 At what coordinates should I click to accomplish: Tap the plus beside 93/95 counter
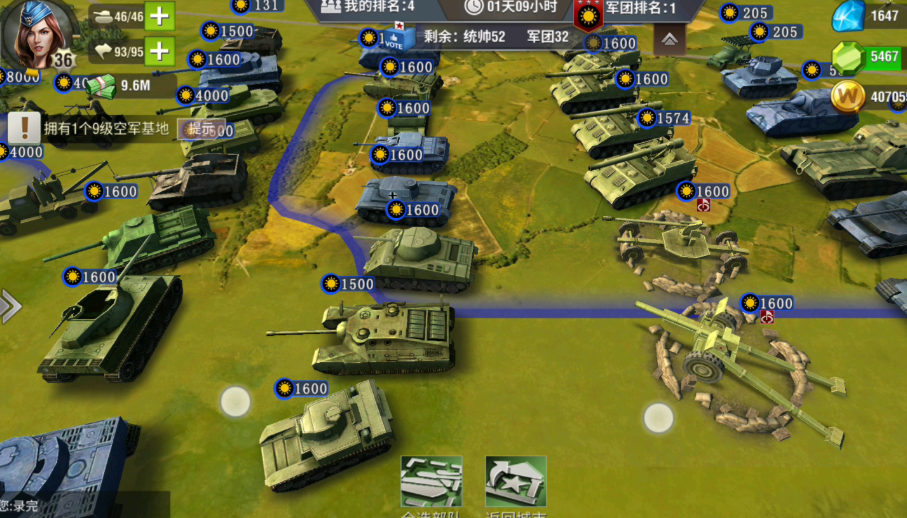[x=160, y=50]
